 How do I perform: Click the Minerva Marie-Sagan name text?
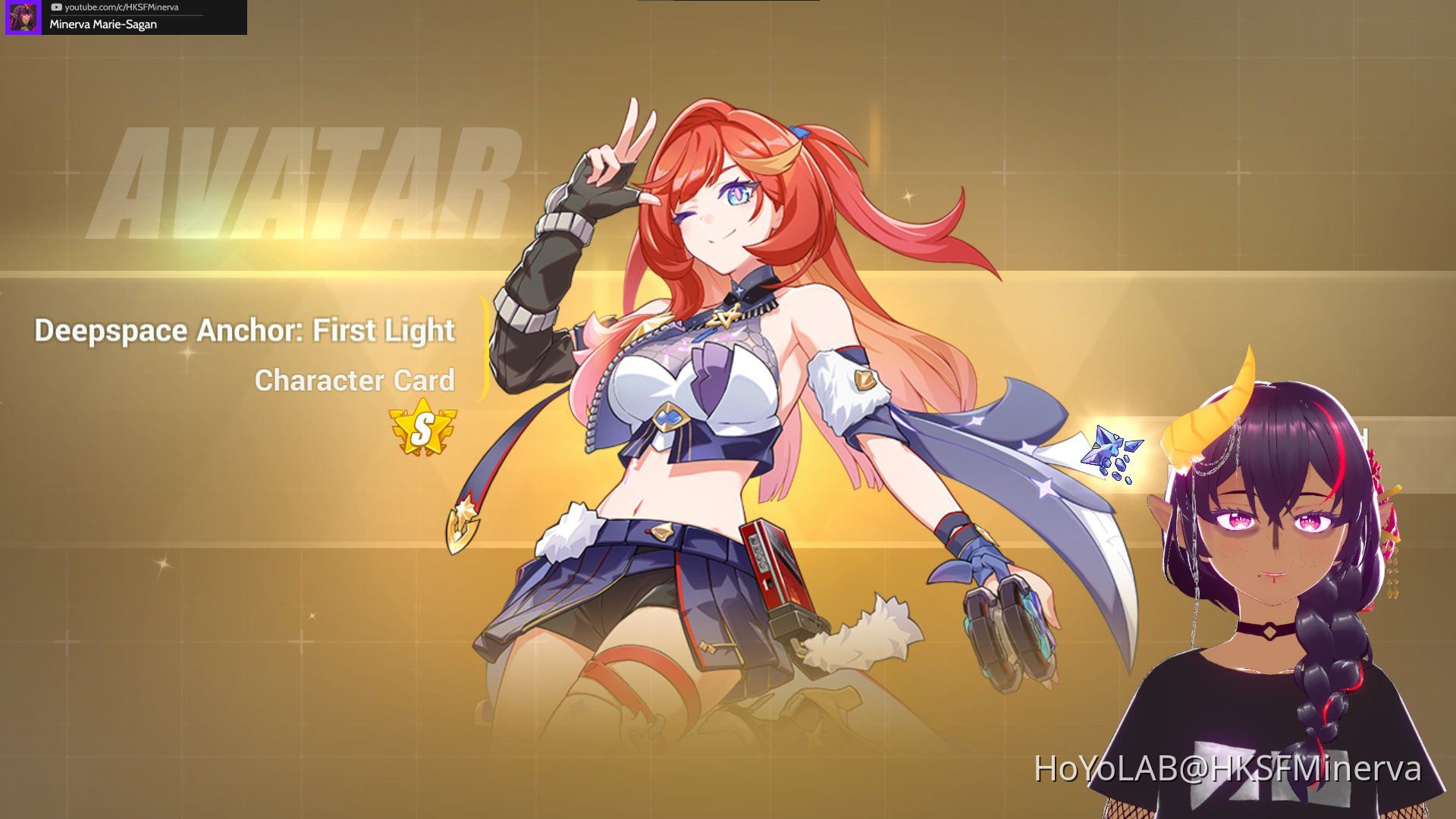click(x=102, y=25)
